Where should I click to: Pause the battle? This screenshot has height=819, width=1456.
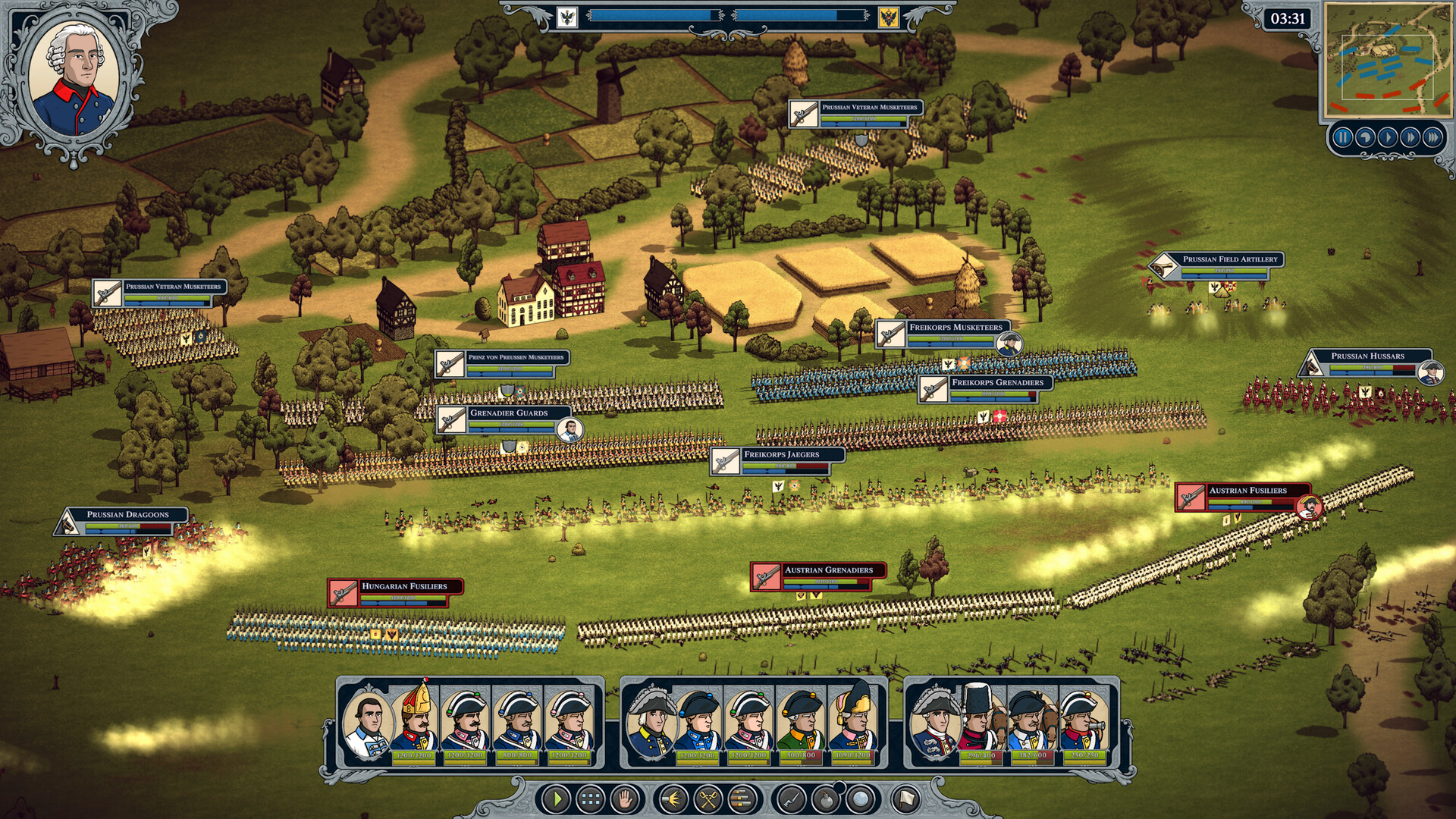click(1342, 137)
